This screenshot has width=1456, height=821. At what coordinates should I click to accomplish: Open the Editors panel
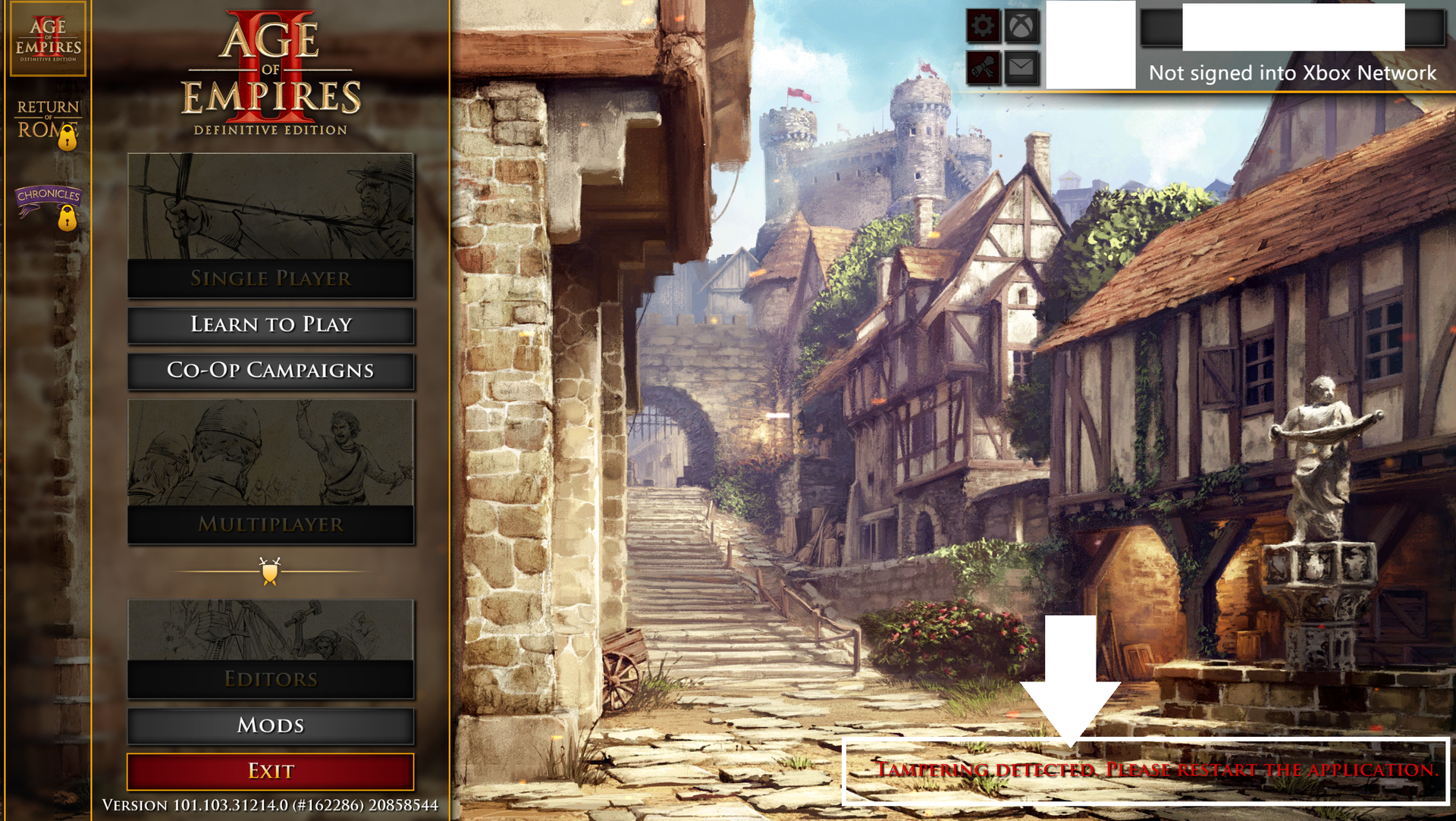271,648
